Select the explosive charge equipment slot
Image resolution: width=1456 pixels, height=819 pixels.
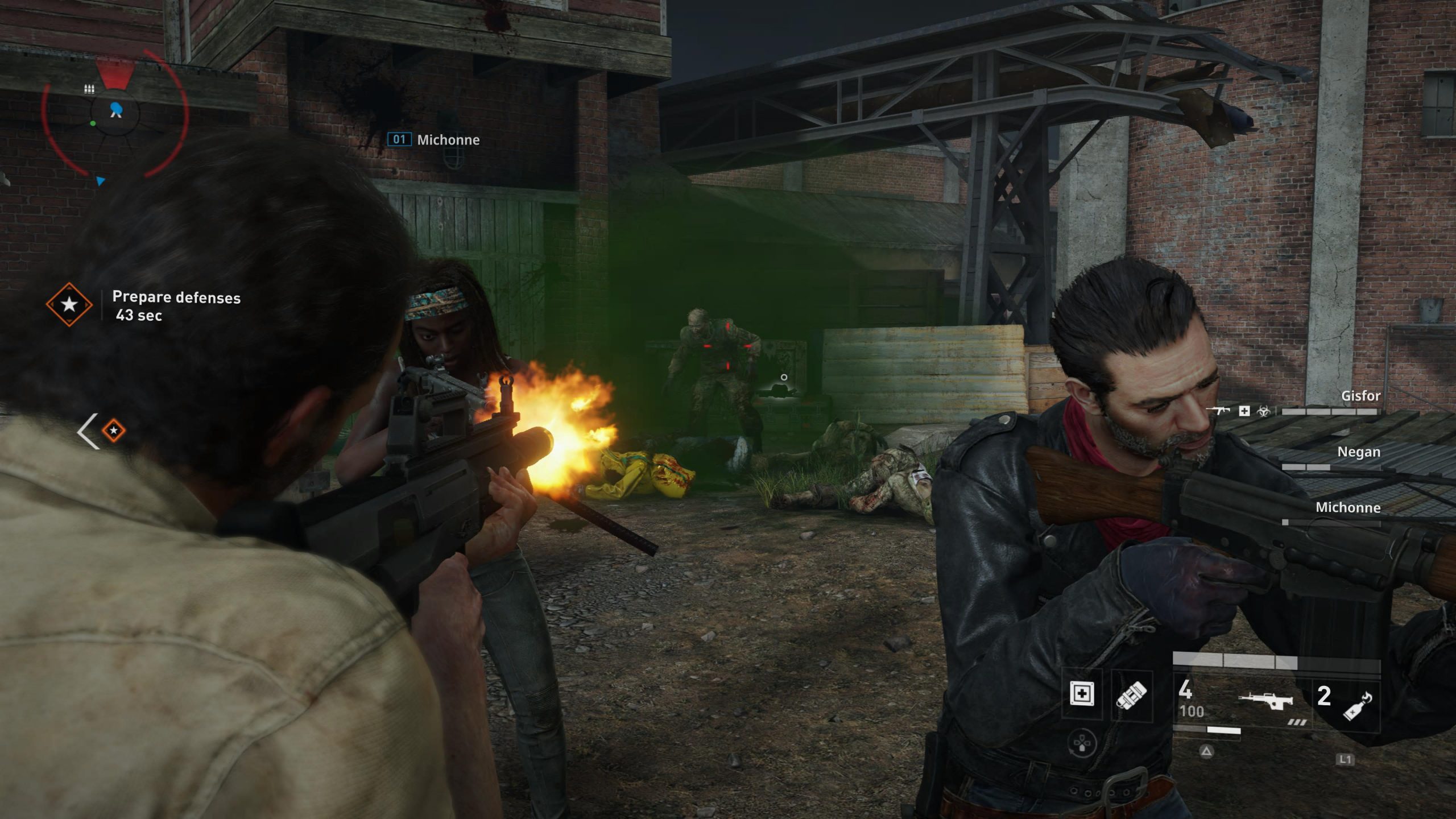(x=1131, y=694)
